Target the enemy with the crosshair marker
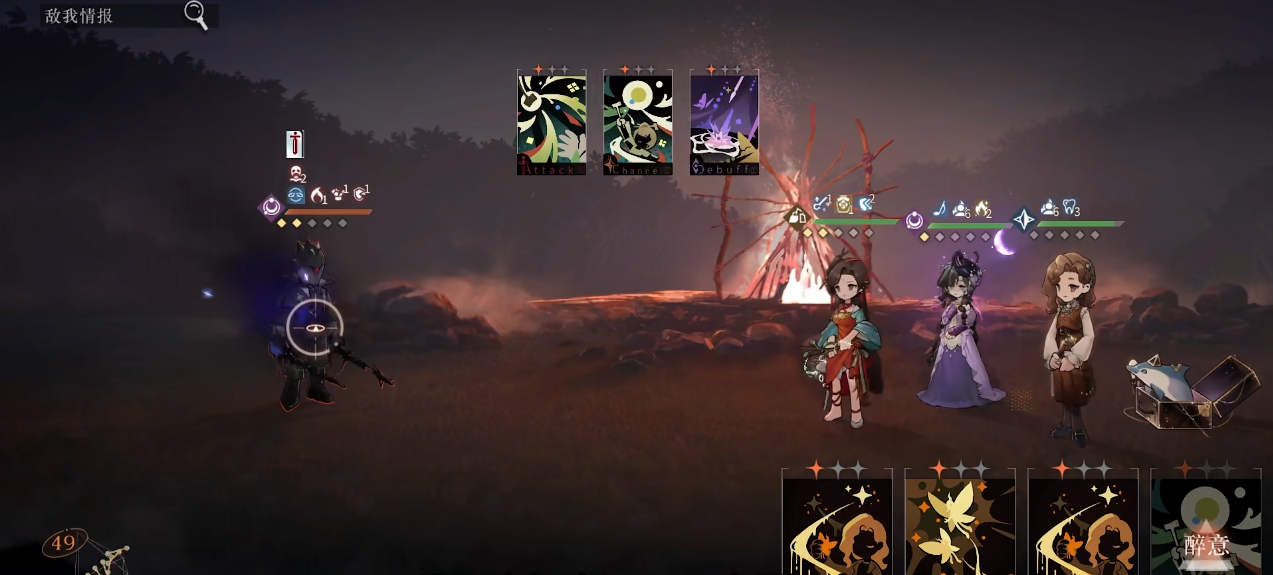This screenshot has width=1273, height=575. coord(315,328)
